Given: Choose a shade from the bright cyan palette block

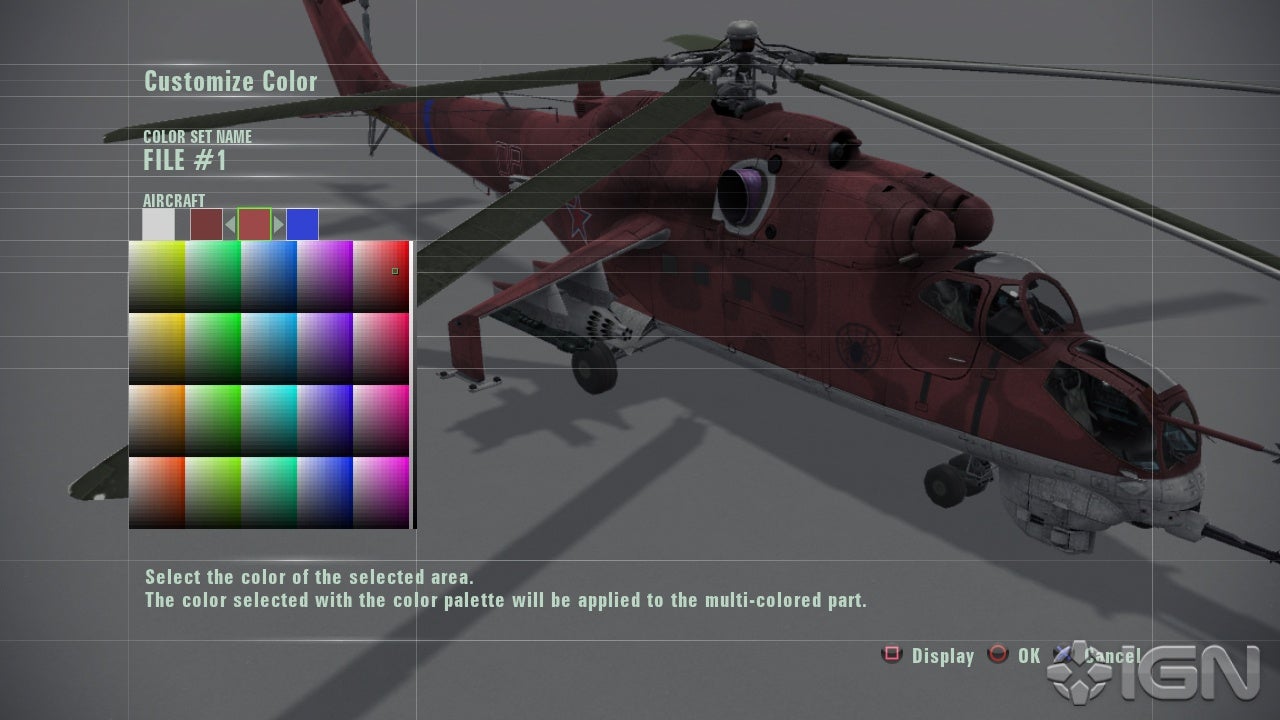Looking at the screenshot, I should point(268,420).
